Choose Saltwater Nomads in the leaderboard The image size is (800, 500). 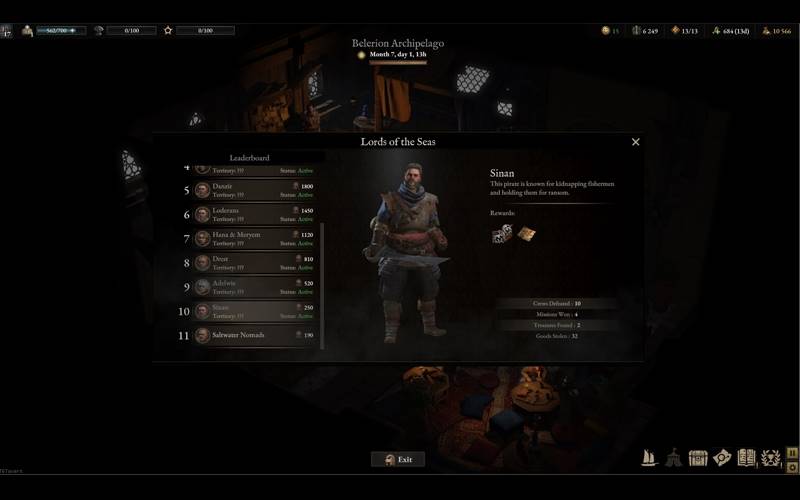[254, 335]
